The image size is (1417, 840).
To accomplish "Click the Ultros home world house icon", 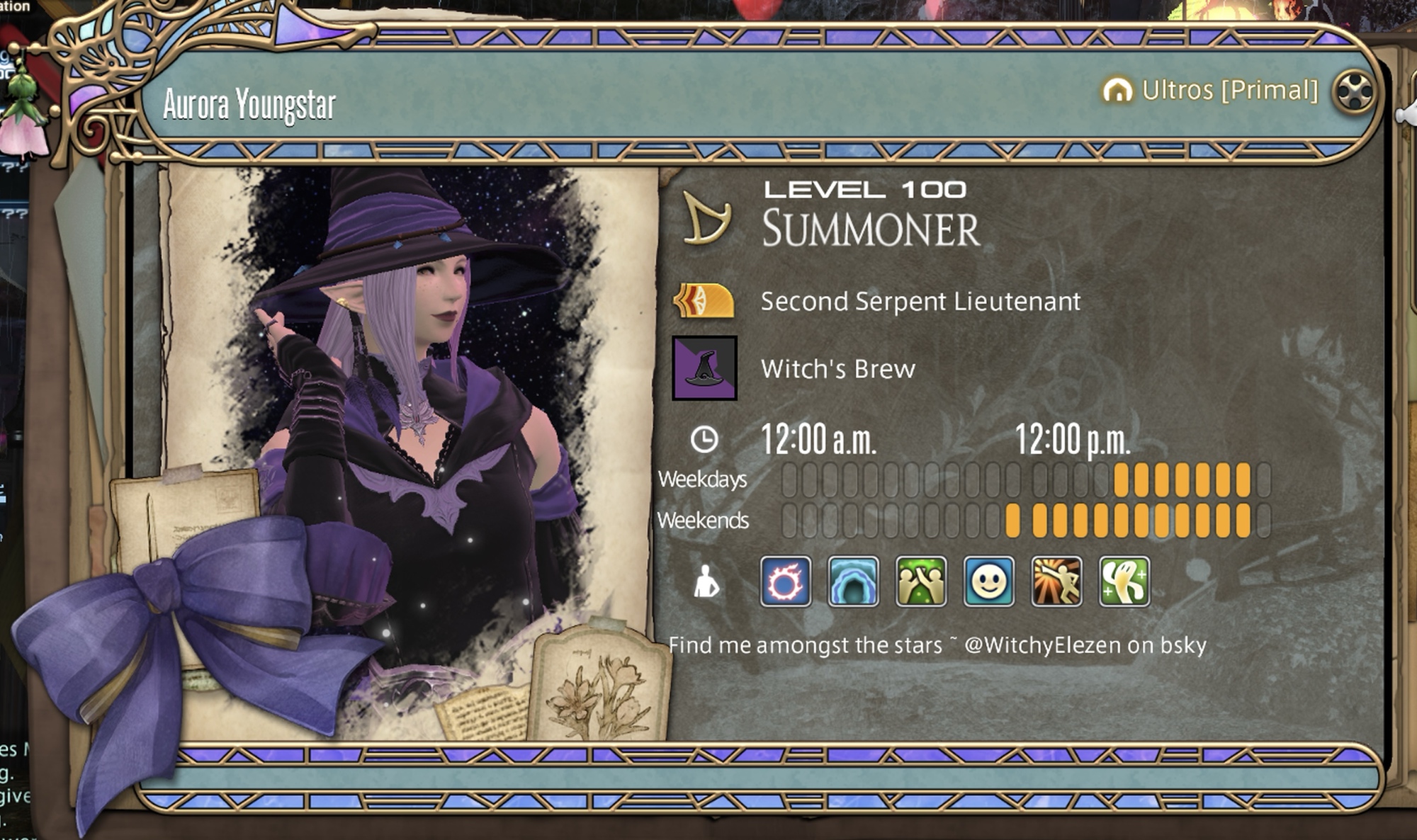I will point(1117,91).
